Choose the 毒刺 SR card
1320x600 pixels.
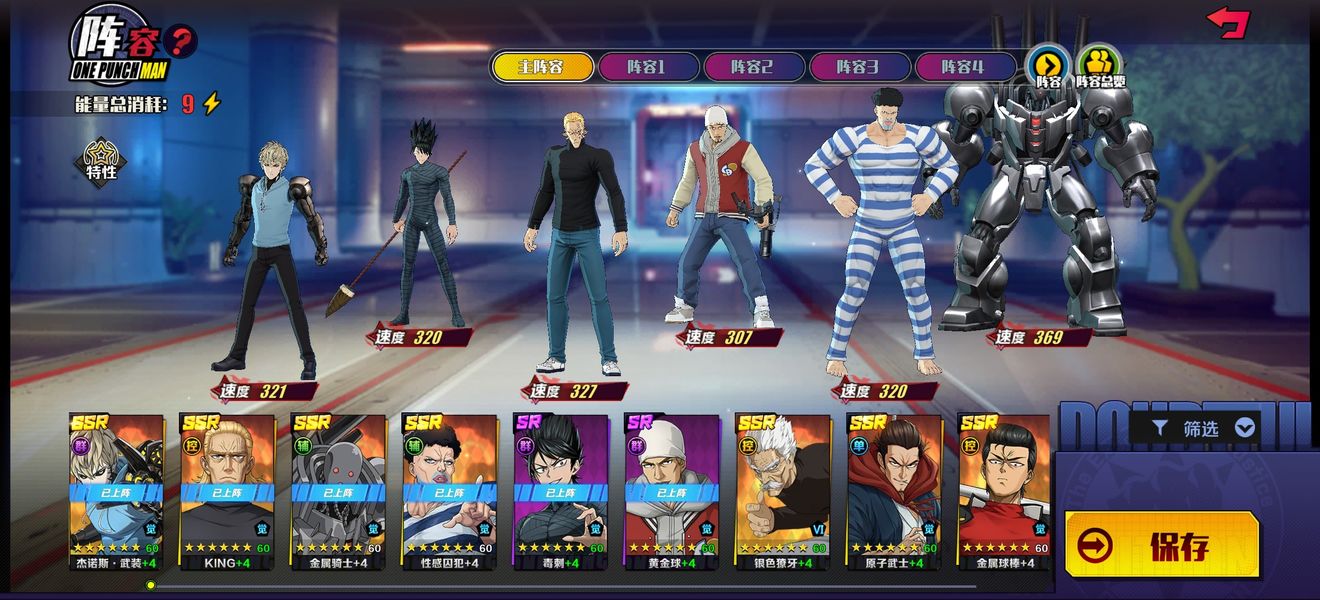point(560,490)
